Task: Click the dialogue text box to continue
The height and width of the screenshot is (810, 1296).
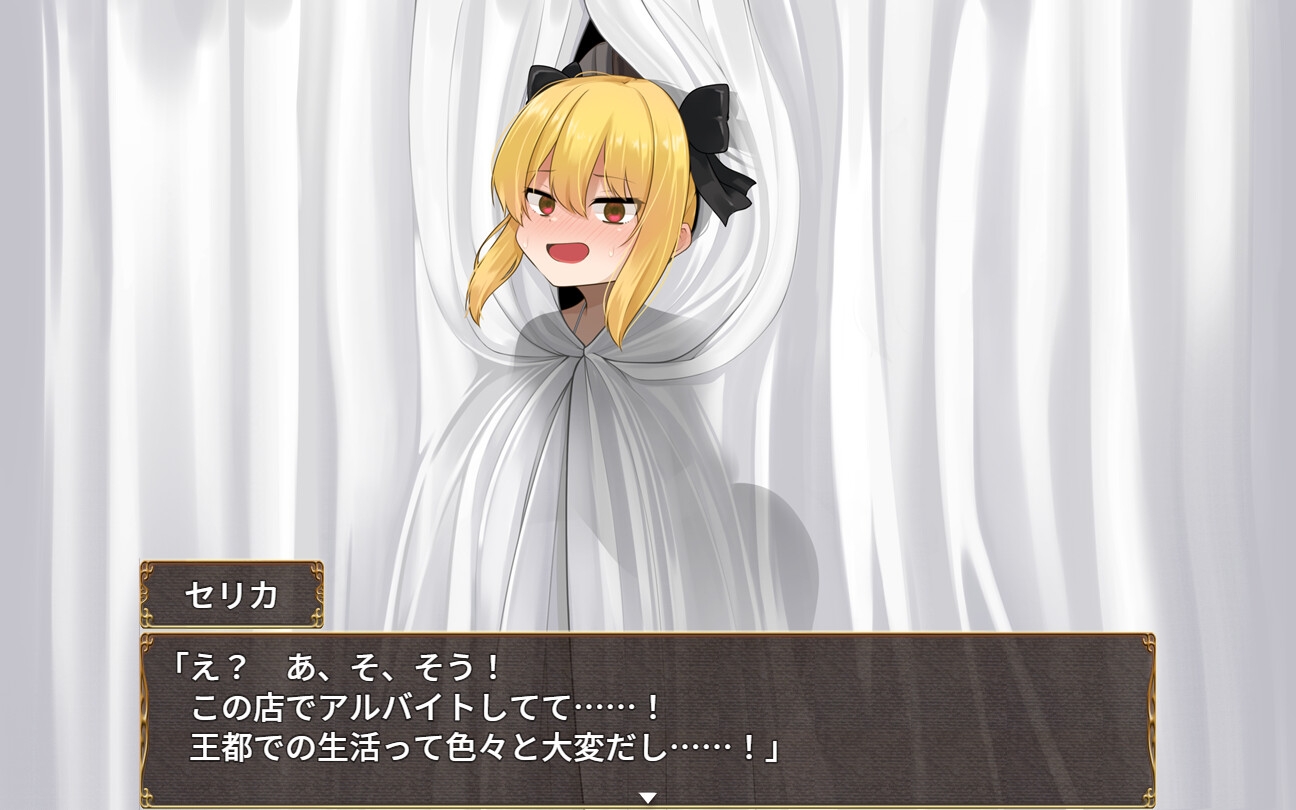Action: 648,720
